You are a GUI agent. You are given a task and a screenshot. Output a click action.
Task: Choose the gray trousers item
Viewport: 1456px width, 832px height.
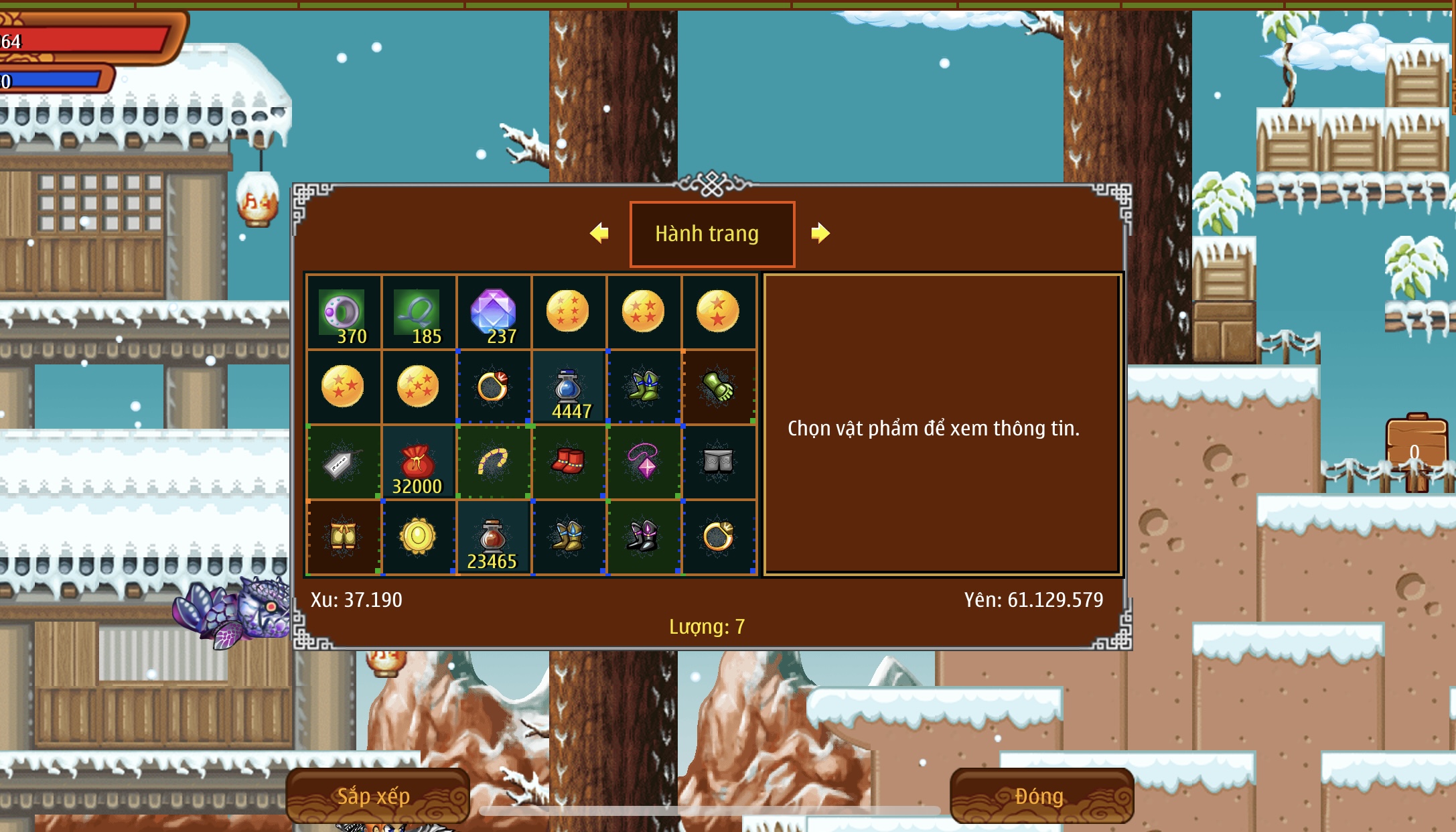pyautogui.click(x=719, y=462)
